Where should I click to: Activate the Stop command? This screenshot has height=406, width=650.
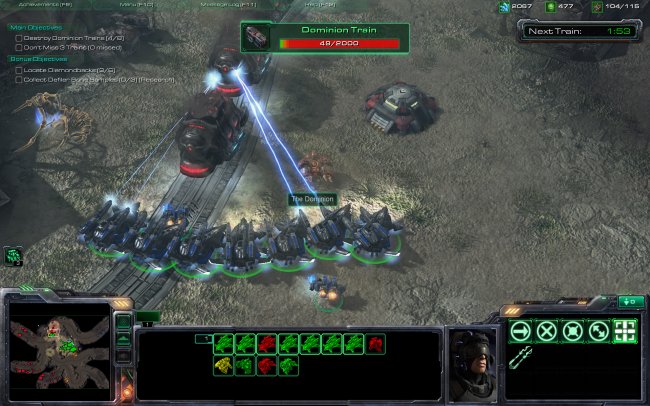[546, 331]
